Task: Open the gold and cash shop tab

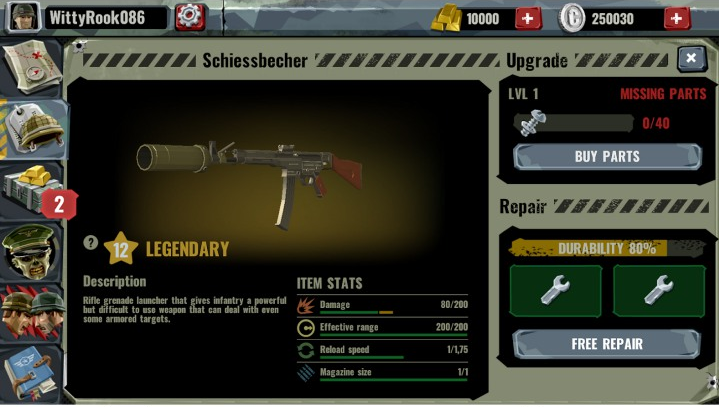Action: tap(35, 190)
